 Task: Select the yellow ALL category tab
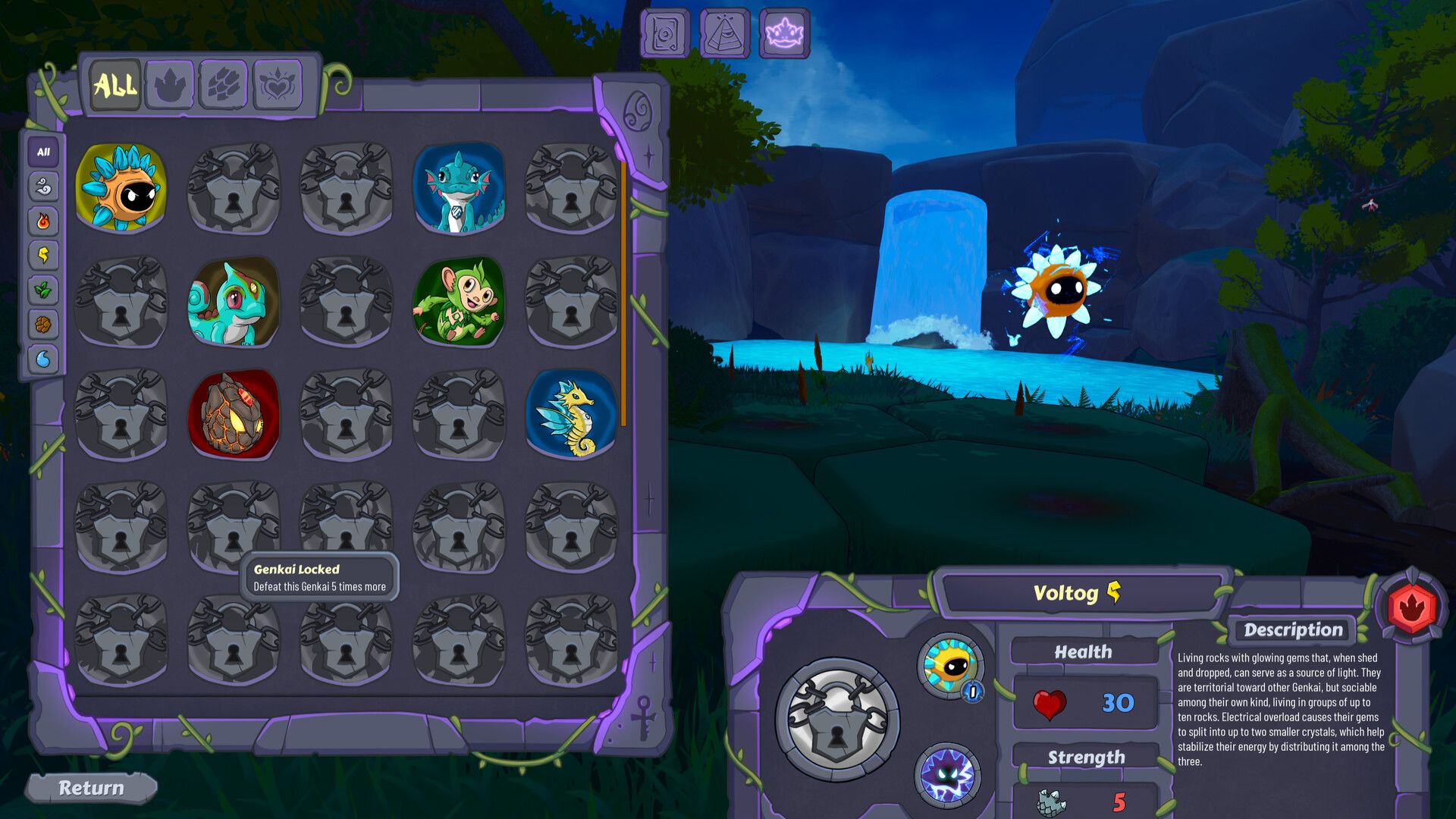pyautogui.click(x=115, y=85)
